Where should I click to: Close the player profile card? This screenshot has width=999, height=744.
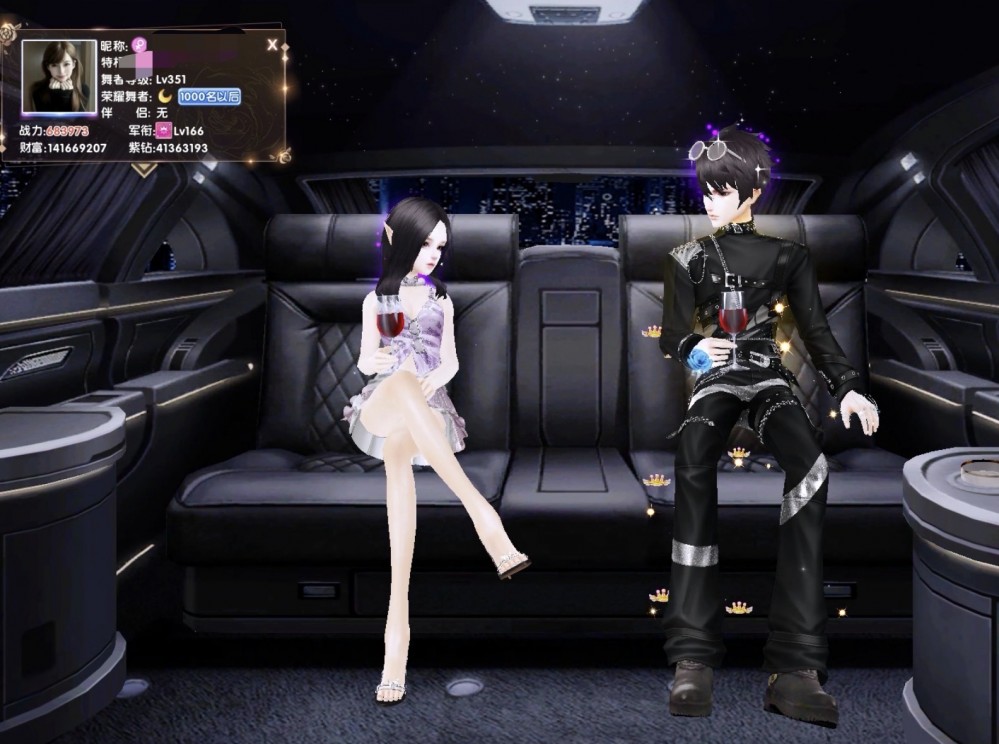pyautogui.click(x=272, y=45)
